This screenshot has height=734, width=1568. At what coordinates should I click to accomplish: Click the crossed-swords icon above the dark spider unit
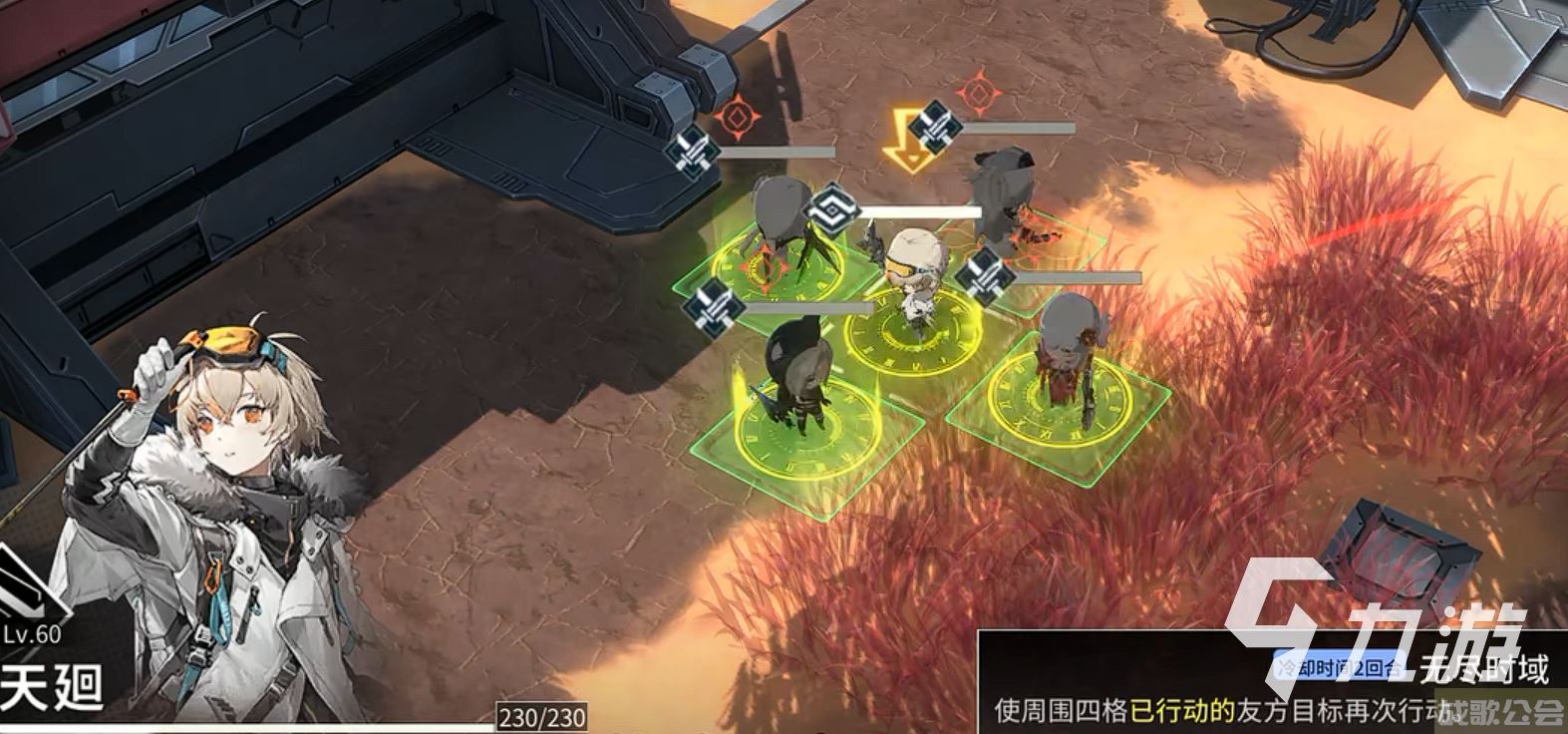point(692,152)
